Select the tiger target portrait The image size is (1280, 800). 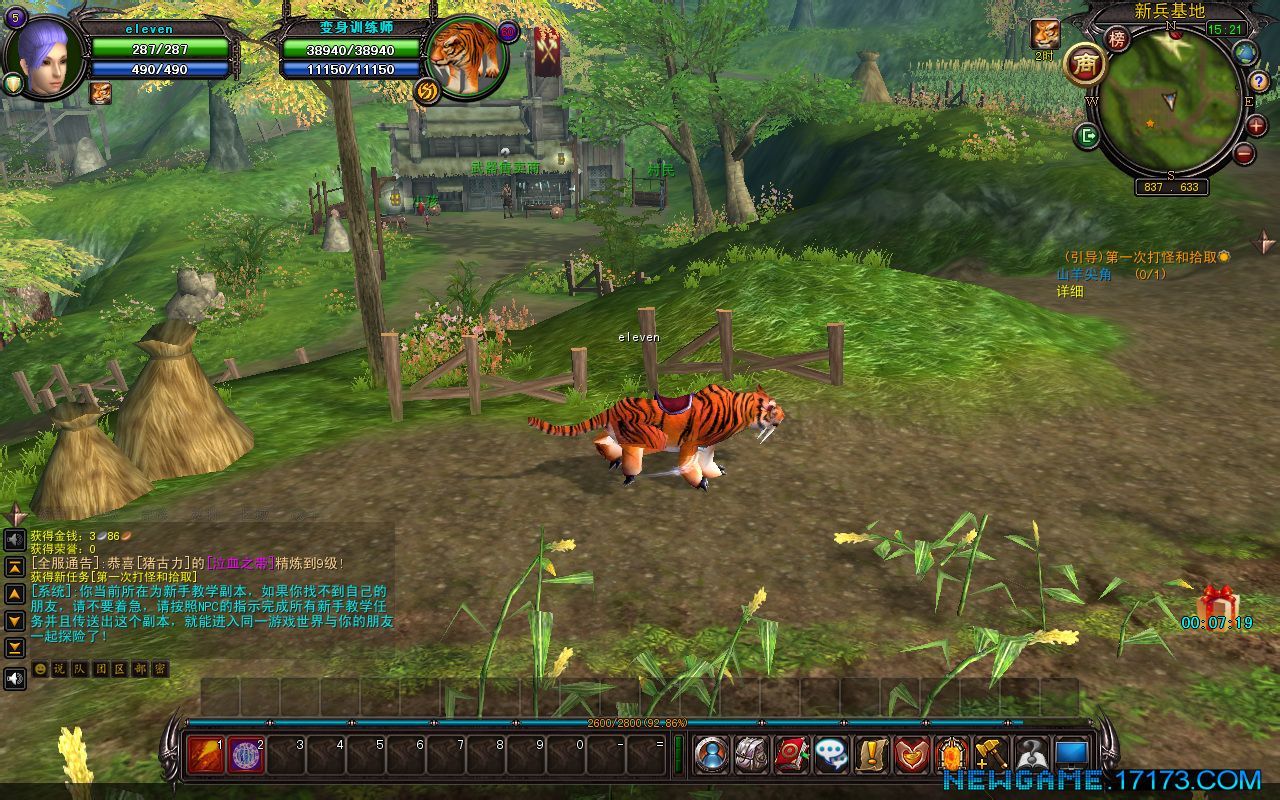(466, 57)
